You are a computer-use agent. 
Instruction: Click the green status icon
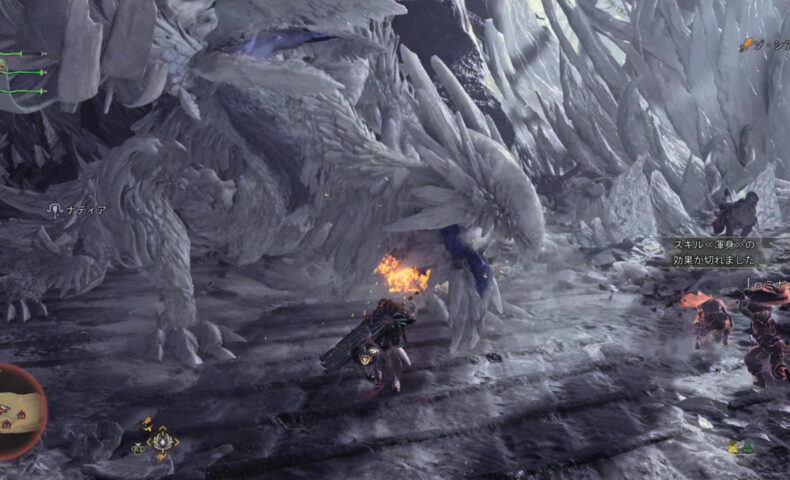tap(747, 447)
